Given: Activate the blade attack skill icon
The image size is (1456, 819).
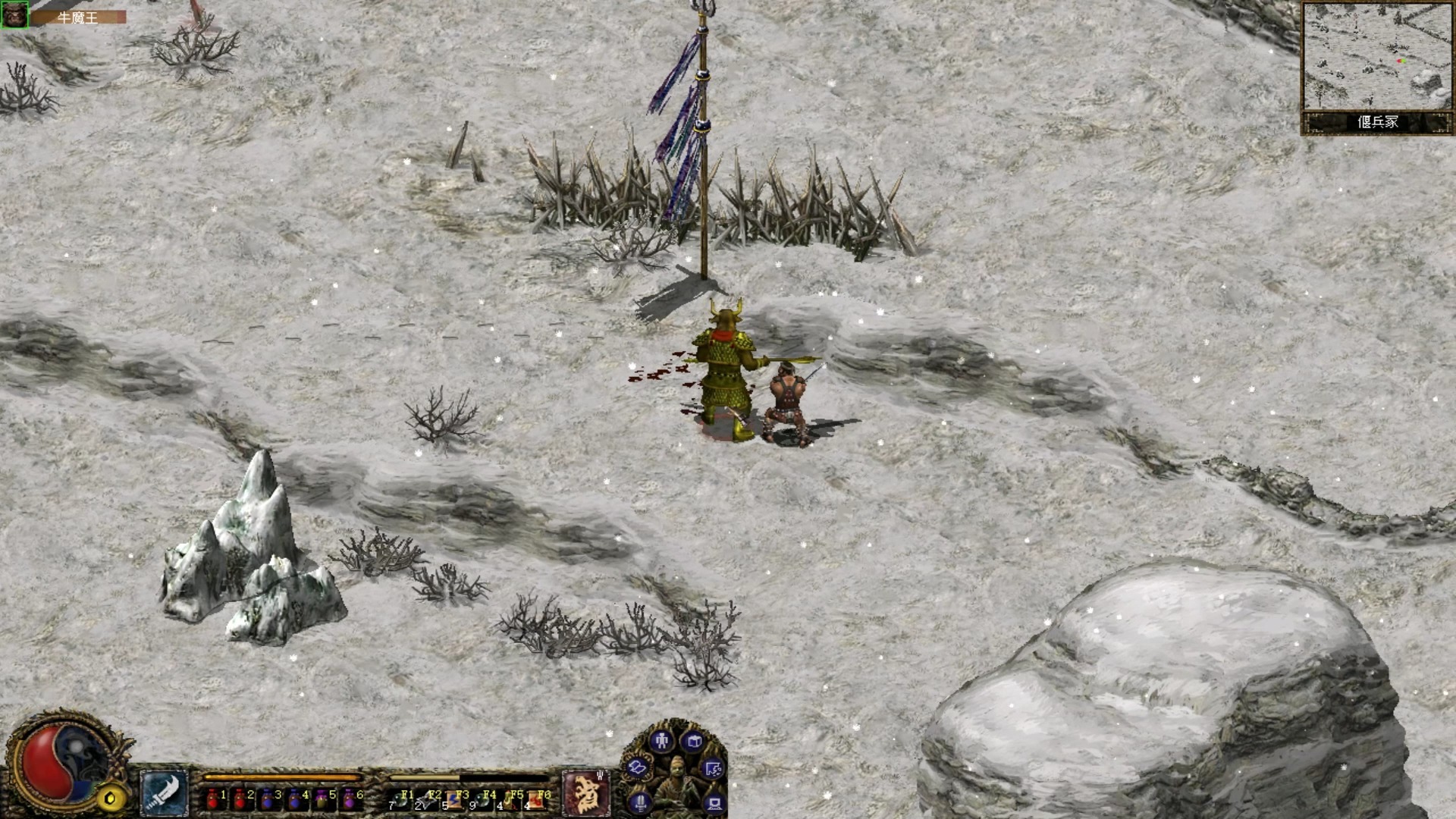Looking at the screenshot, I should pyautogui.click(x=164, y=794).
